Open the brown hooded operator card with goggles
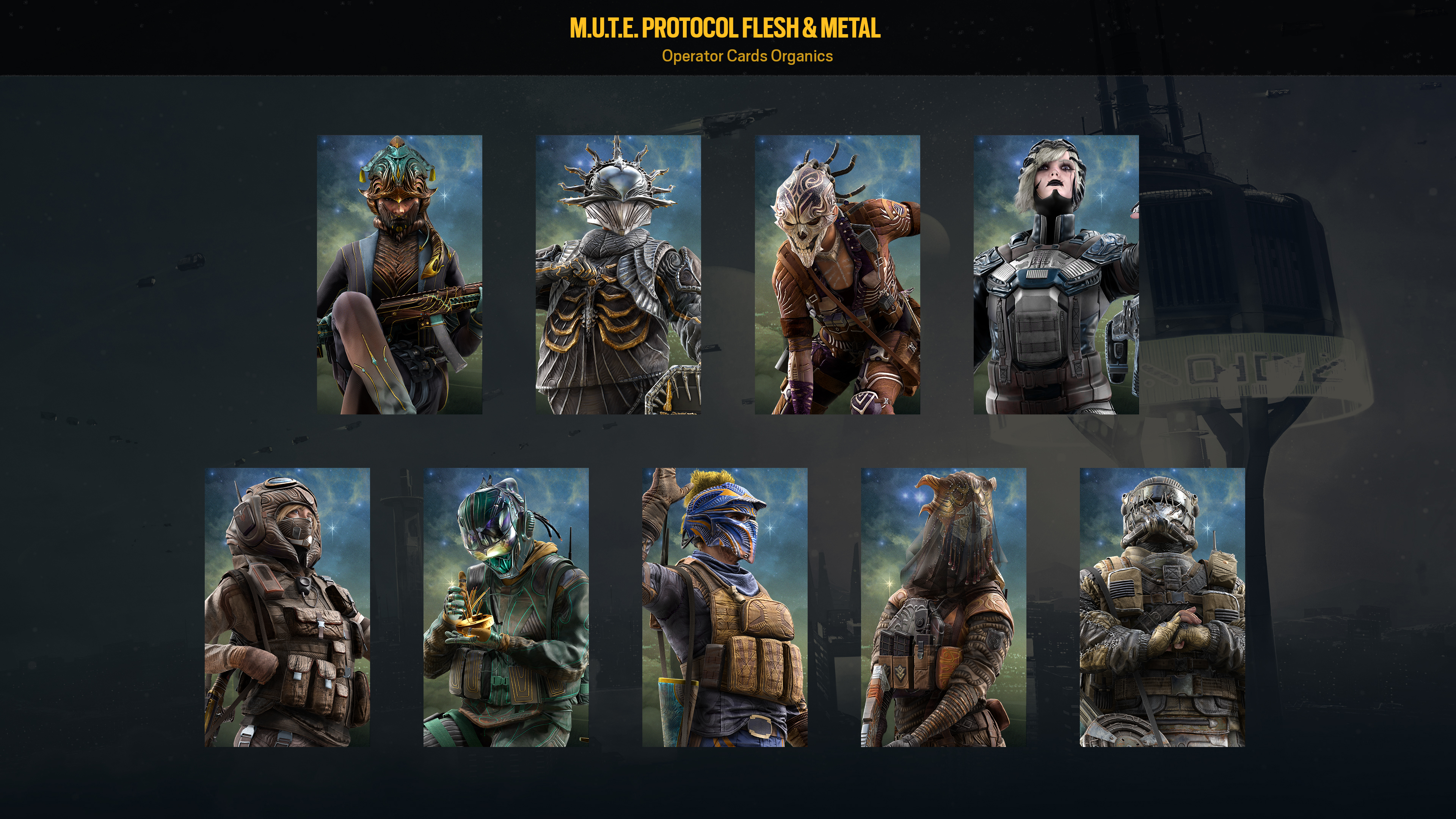This screenshot has height=819, width=1456. pyautogui.click(x=287, y=607)
